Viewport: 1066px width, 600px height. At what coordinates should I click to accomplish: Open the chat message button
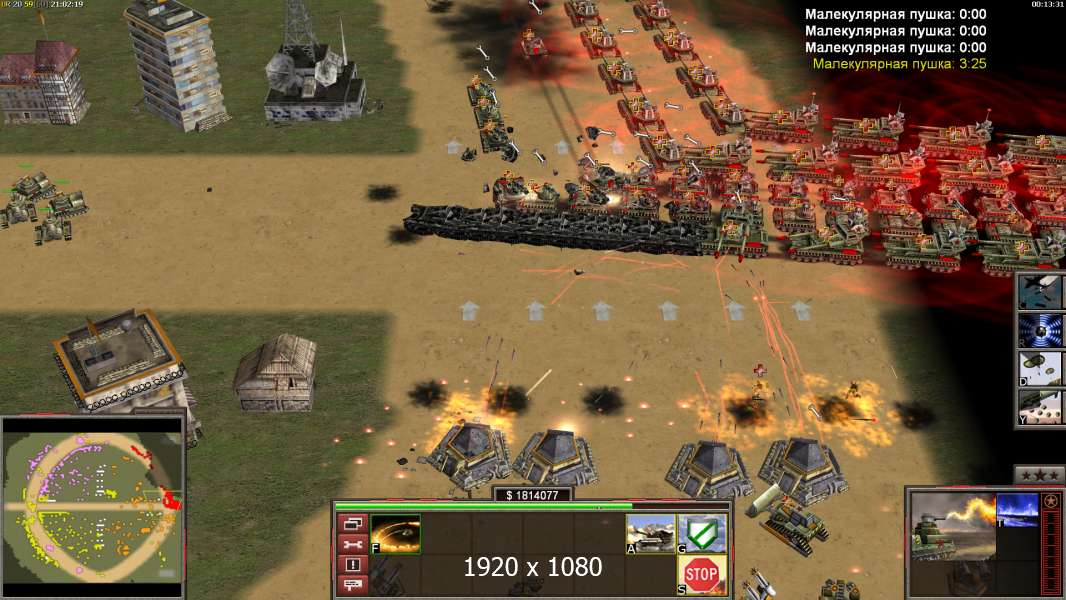point(352,585)
